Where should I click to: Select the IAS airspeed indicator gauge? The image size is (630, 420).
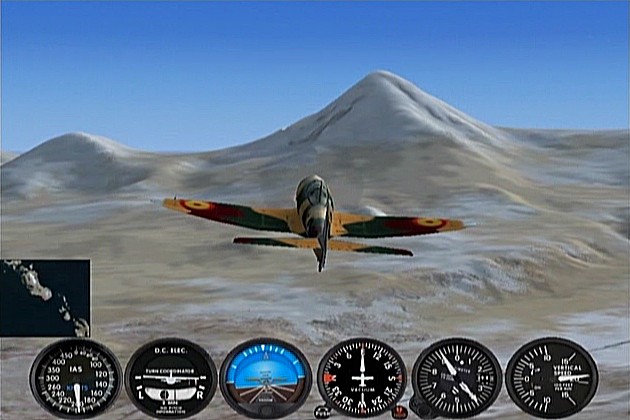click(76, 379)
